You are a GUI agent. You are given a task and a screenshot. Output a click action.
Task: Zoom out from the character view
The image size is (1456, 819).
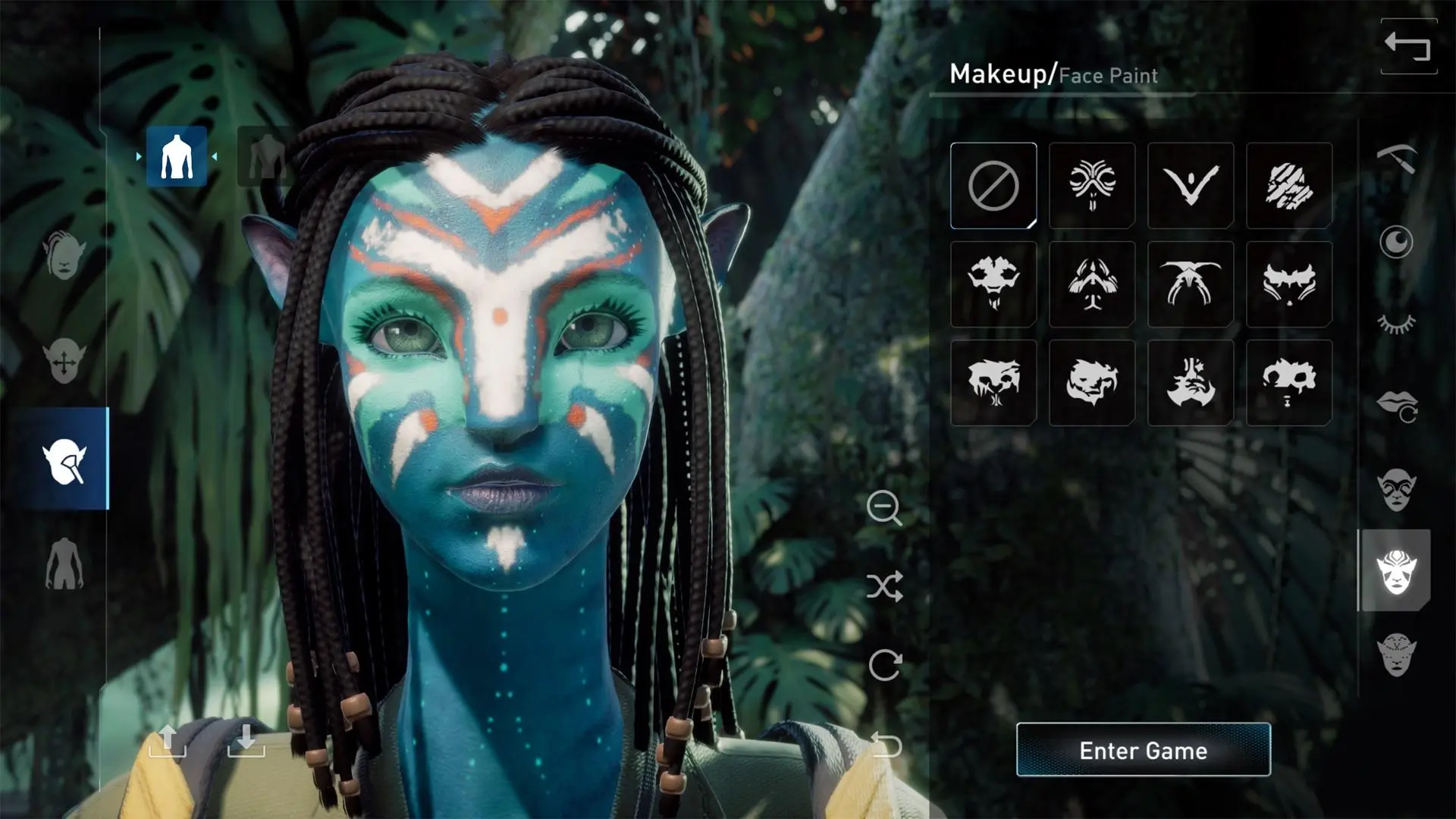pos(885,510)
